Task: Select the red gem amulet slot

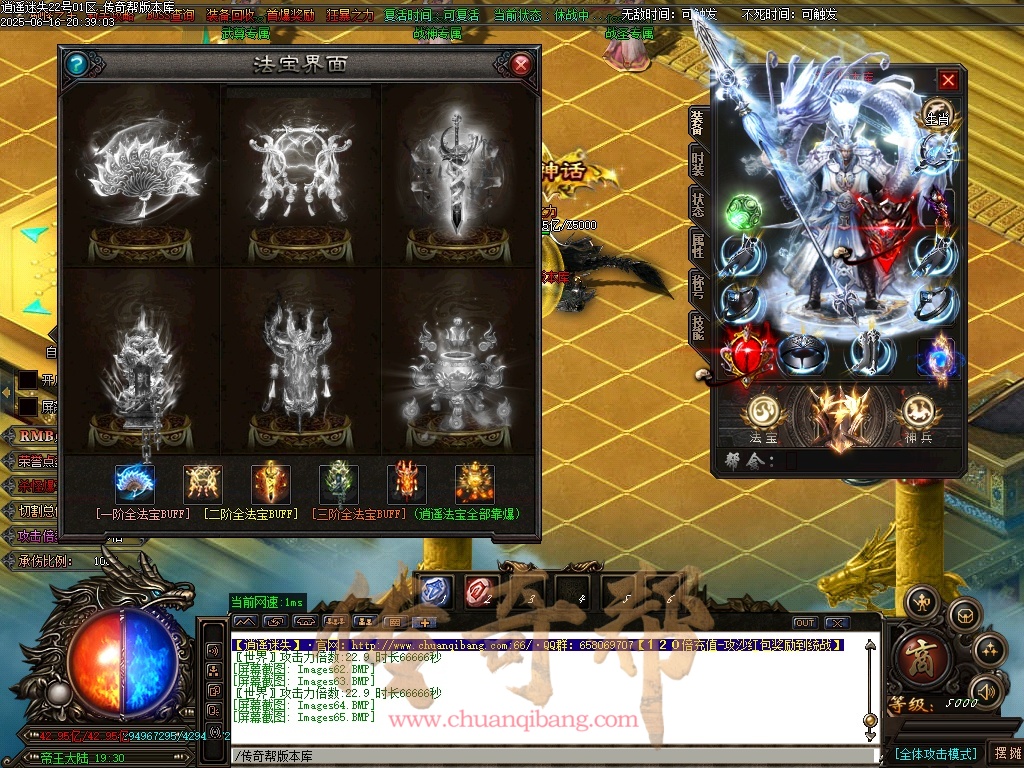Action: (x=743, y=353)
